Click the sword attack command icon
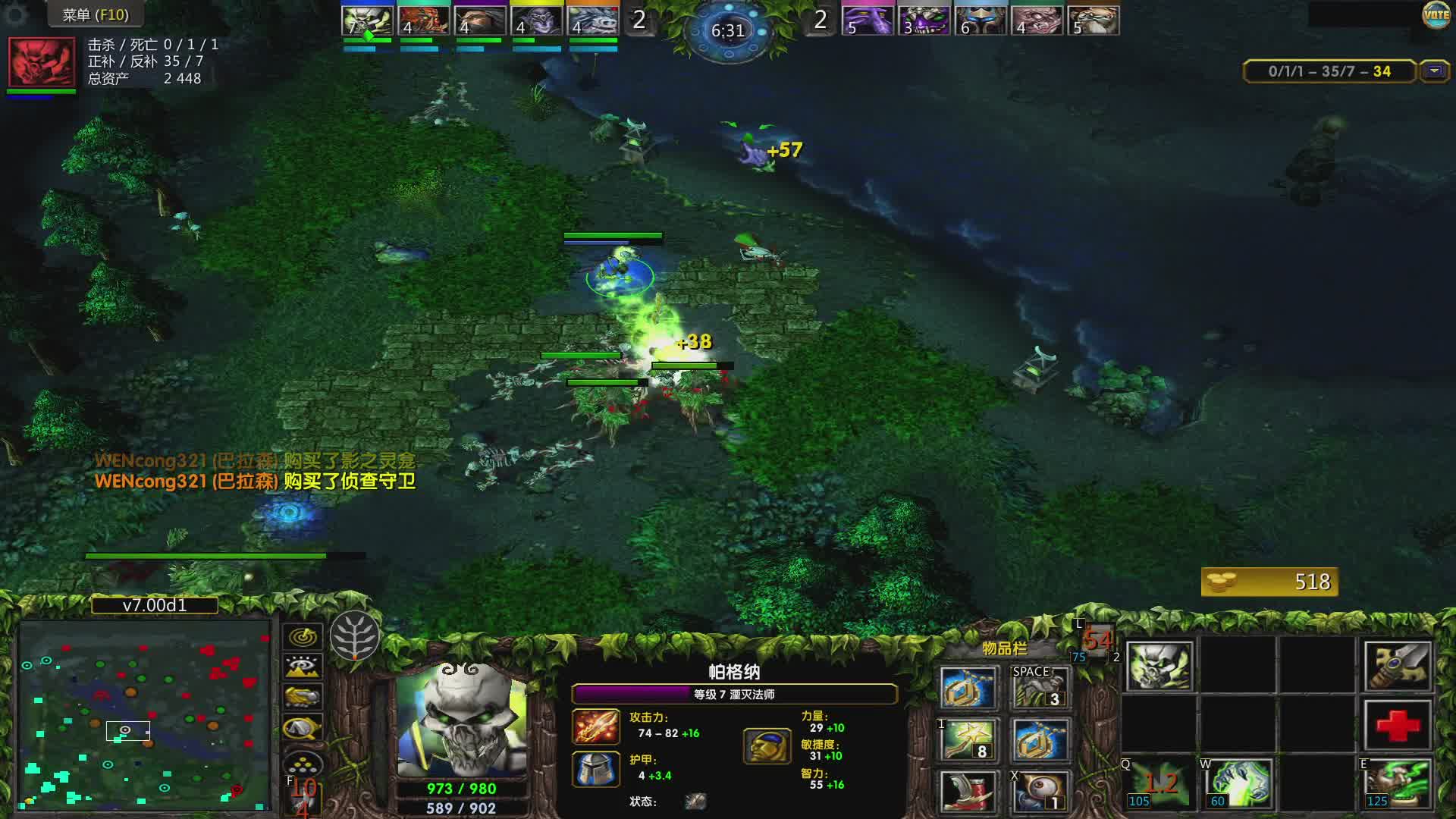The height and width of the screenshot is (819, 1456). (x=1398, y=667)
